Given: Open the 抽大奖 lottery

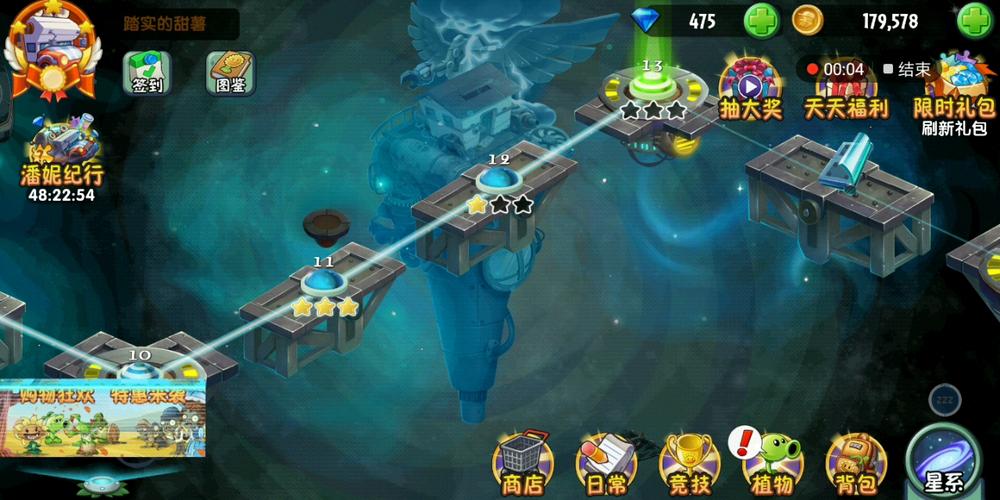Looking at the screenshot, I should pyautogui.click(x=749, y=88).
